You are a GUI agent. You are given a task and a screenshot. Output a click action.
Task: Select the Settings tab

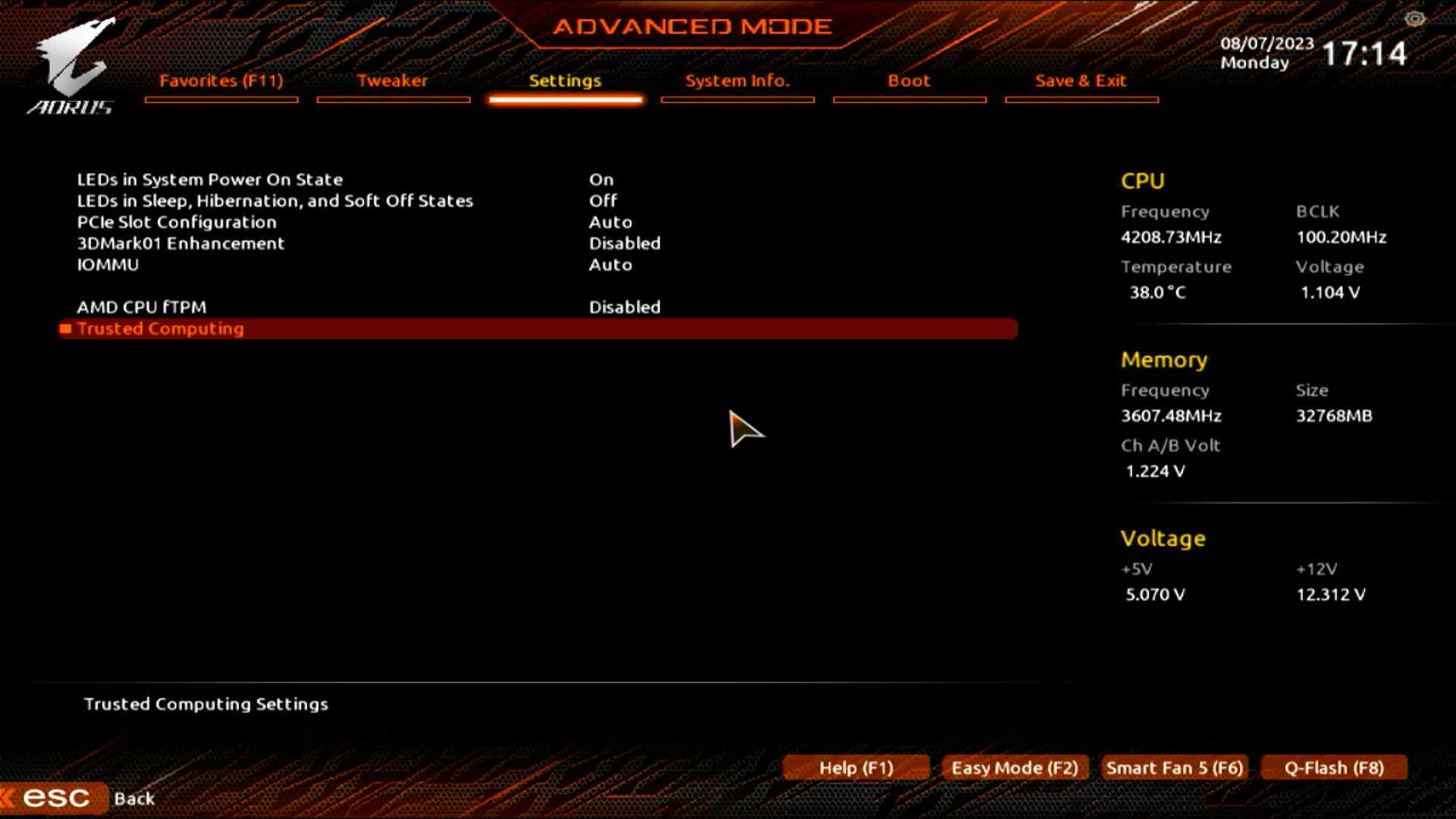click(565, 81)
